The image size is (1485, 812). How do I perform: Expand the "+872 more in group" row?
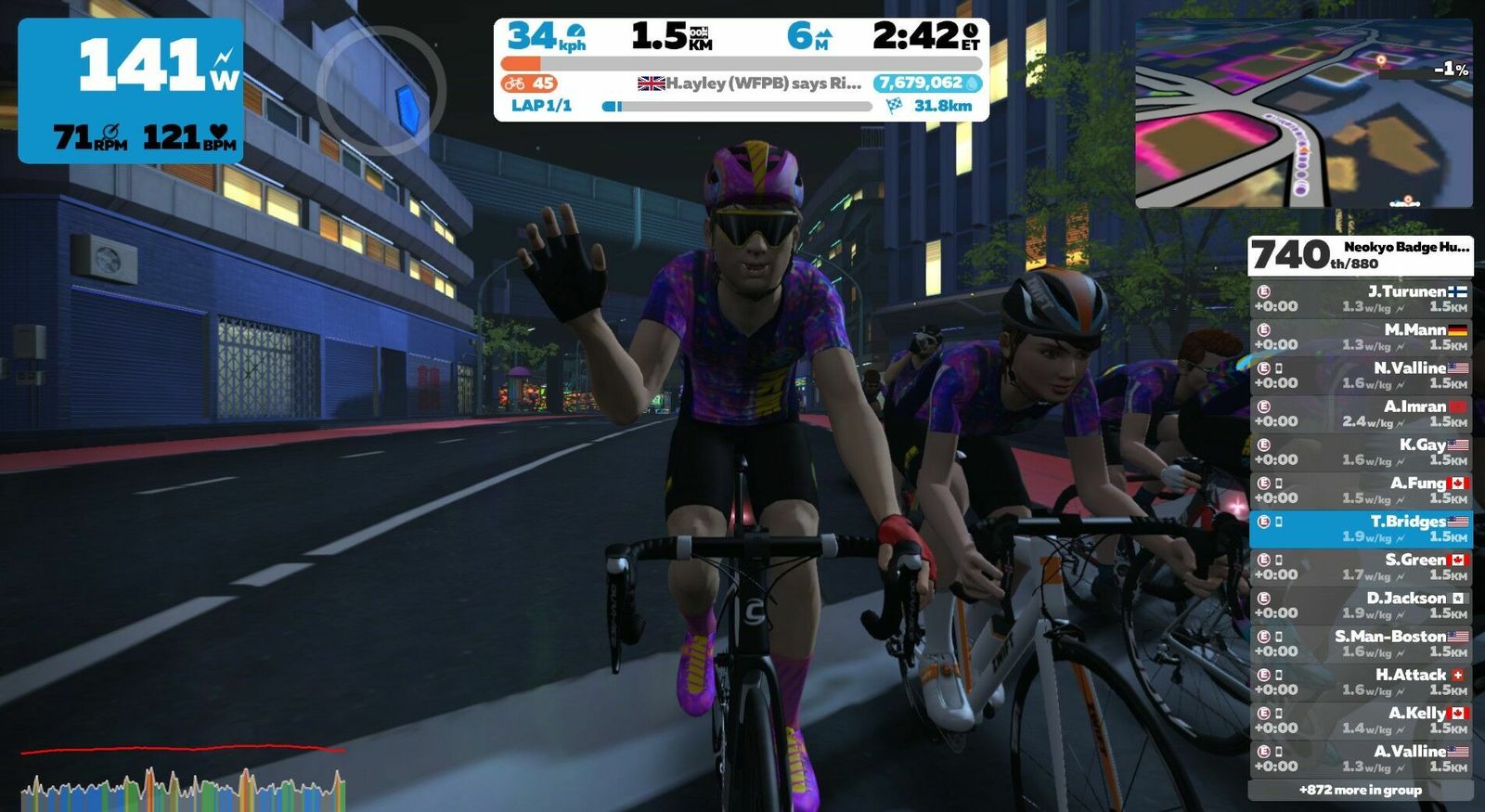tap(1360, 791)
